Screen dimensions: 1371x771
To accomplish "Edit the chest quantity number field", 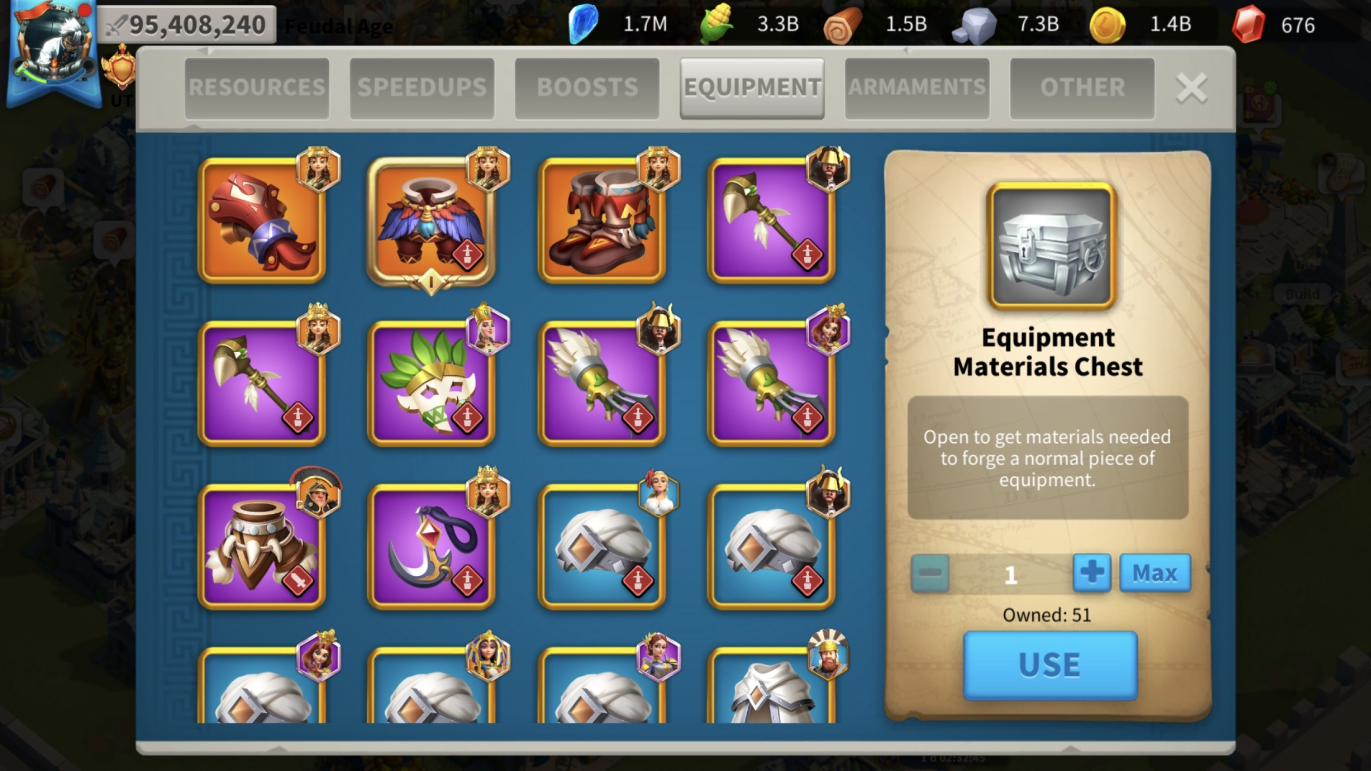I will click(1010, 574).
